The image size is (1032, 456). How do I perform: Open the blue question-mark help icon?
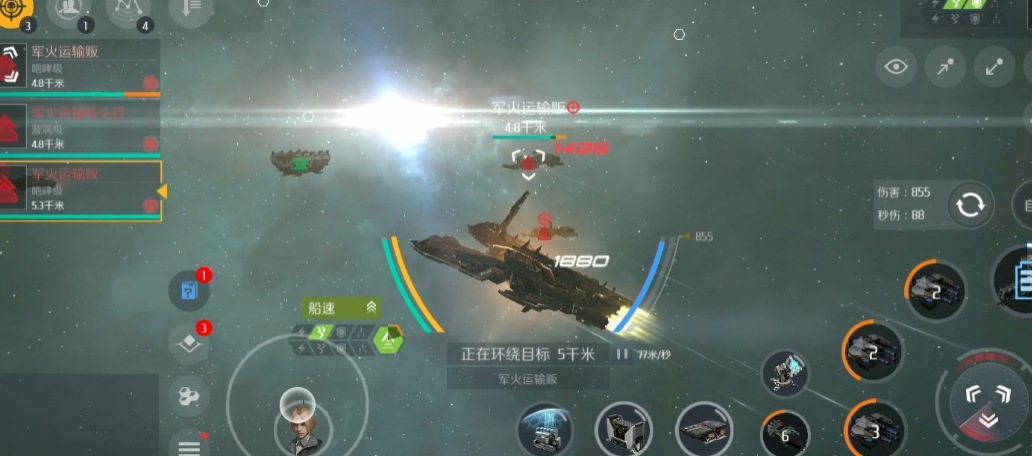click(188, 290)
